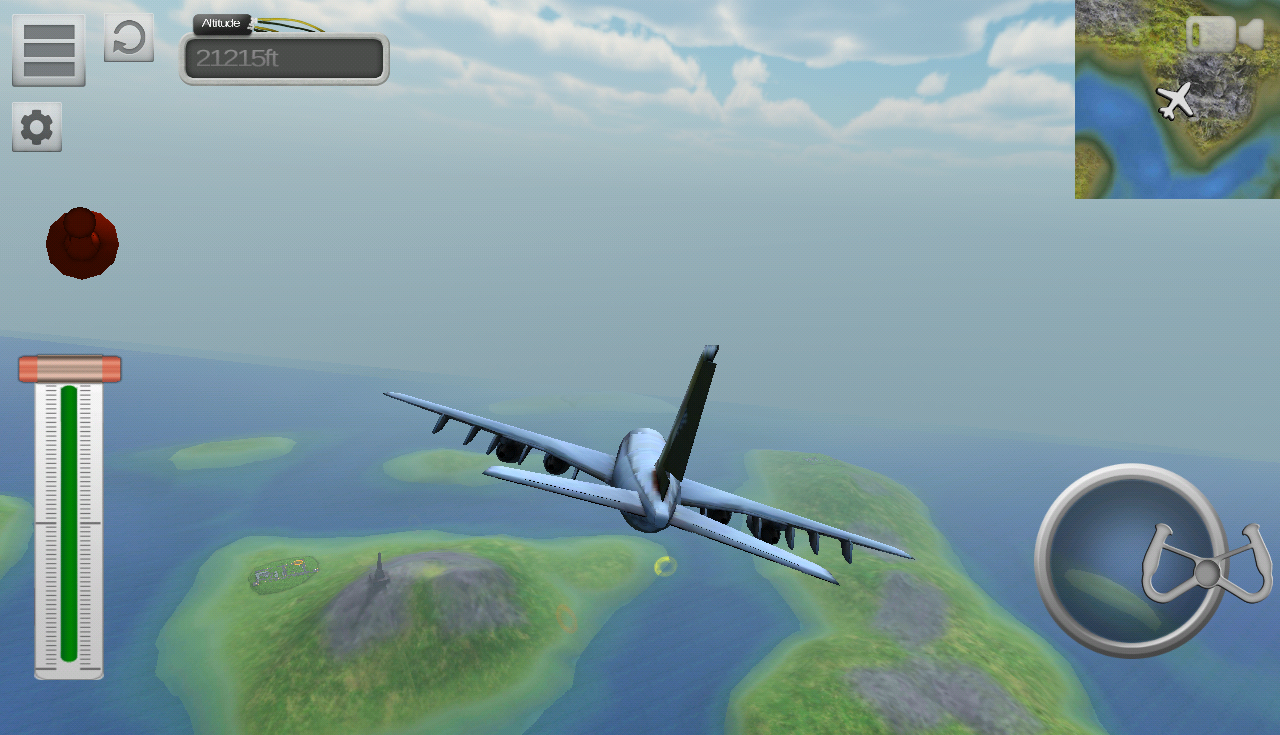The width and height of the screenshot is (1280, 735).
Task: Open the gear settings
Action: pos(37,127)
